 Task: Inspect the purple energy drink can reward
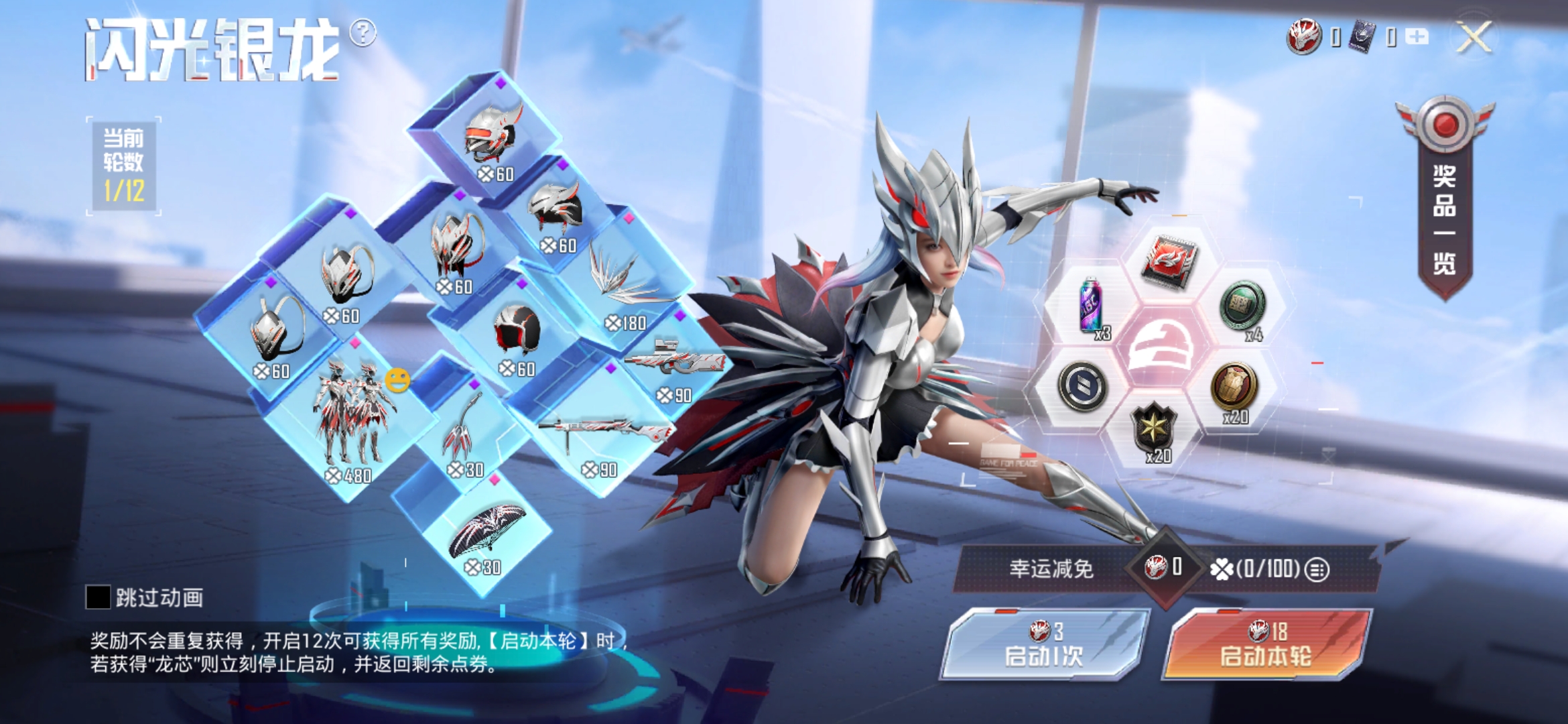click(x=1090, y=306)
